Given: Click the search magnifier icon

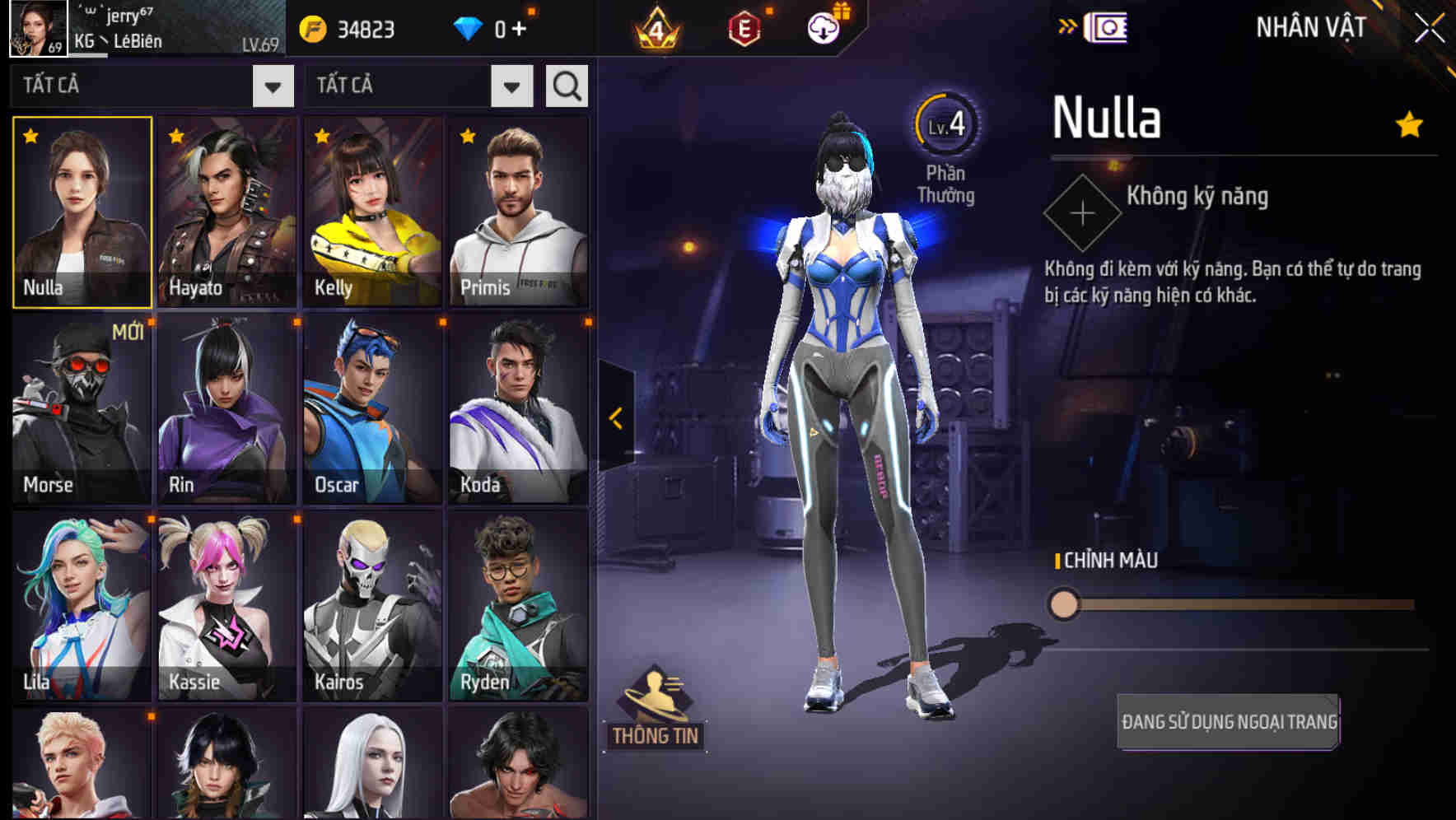Looking at the screenshot, I should click(566, 85).
